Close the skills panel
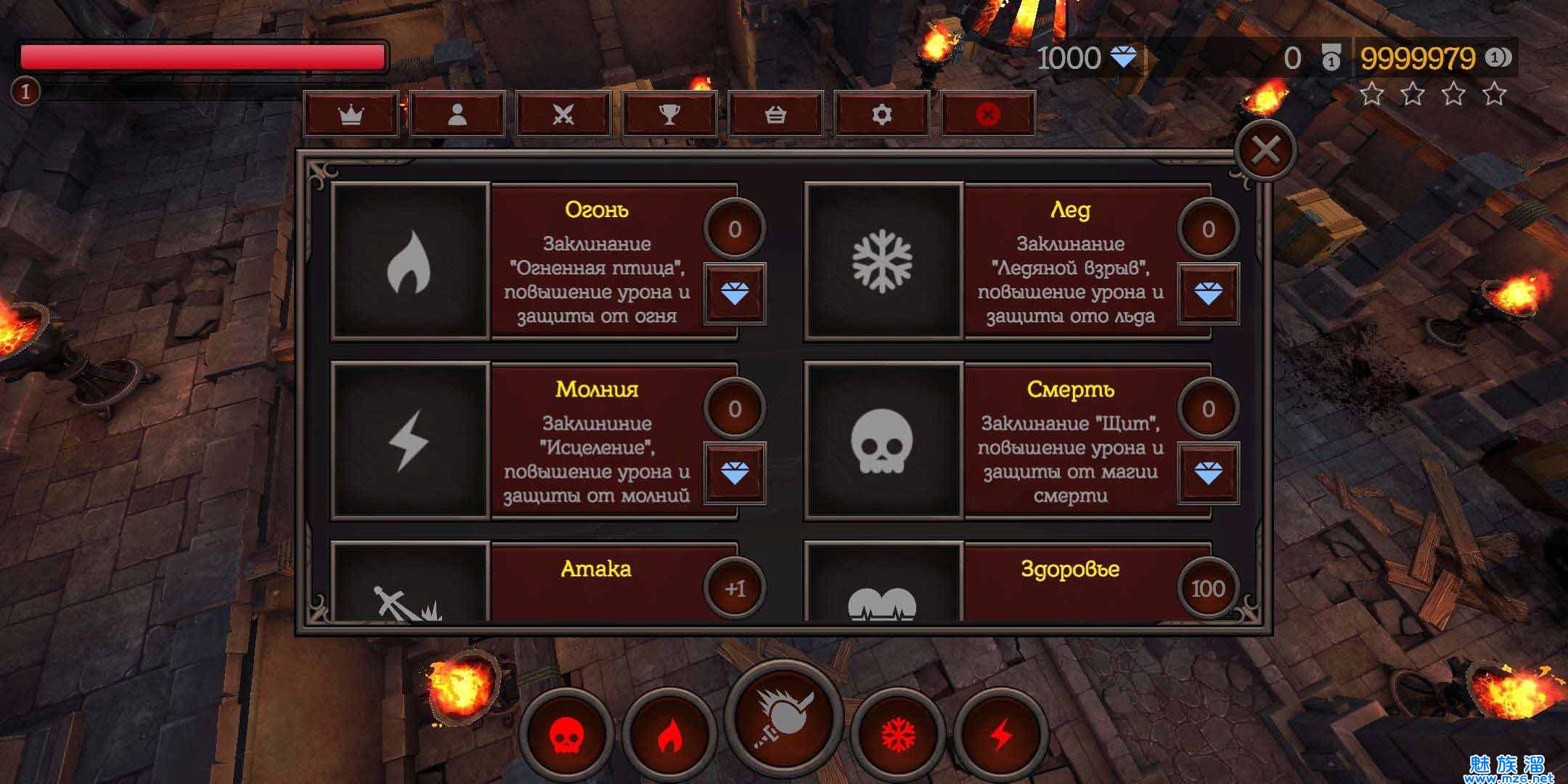 (x=1265, y=151)
